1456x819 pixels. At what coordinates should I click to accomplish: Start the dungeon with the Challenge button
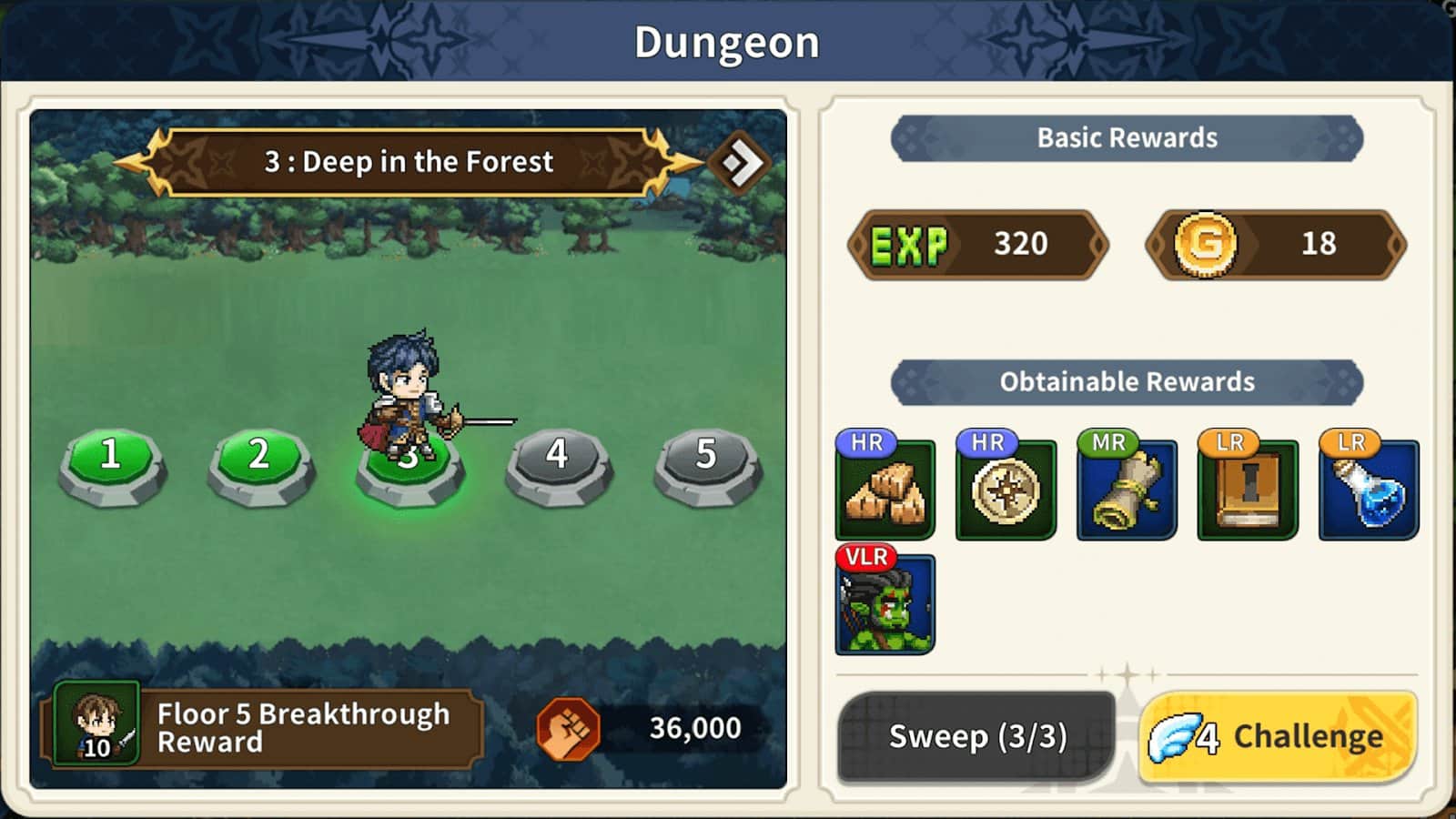(1279, 736)
